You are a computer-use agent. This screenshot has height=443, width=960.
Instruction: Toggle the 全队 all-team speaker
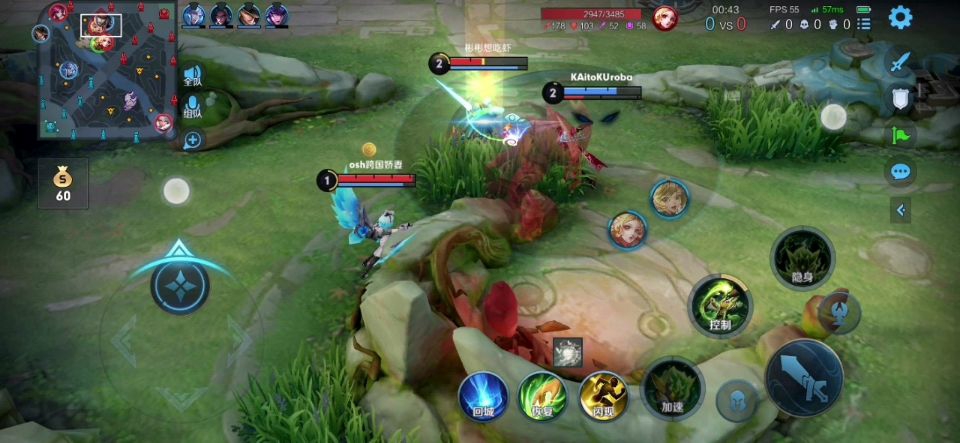click(192, 77)
